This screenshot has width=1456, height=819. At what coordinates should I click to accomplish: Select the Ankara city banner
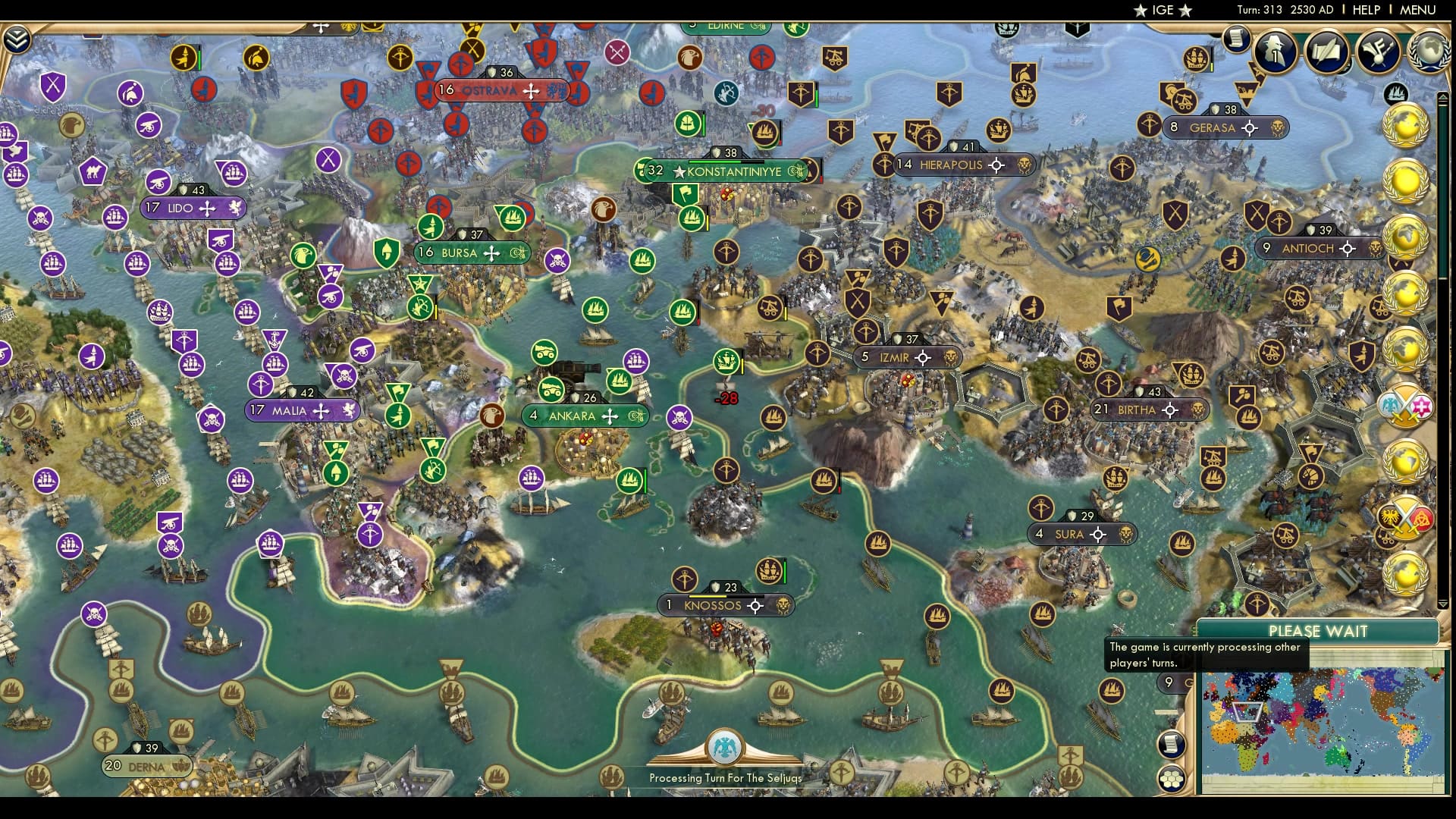pos(584,416)
